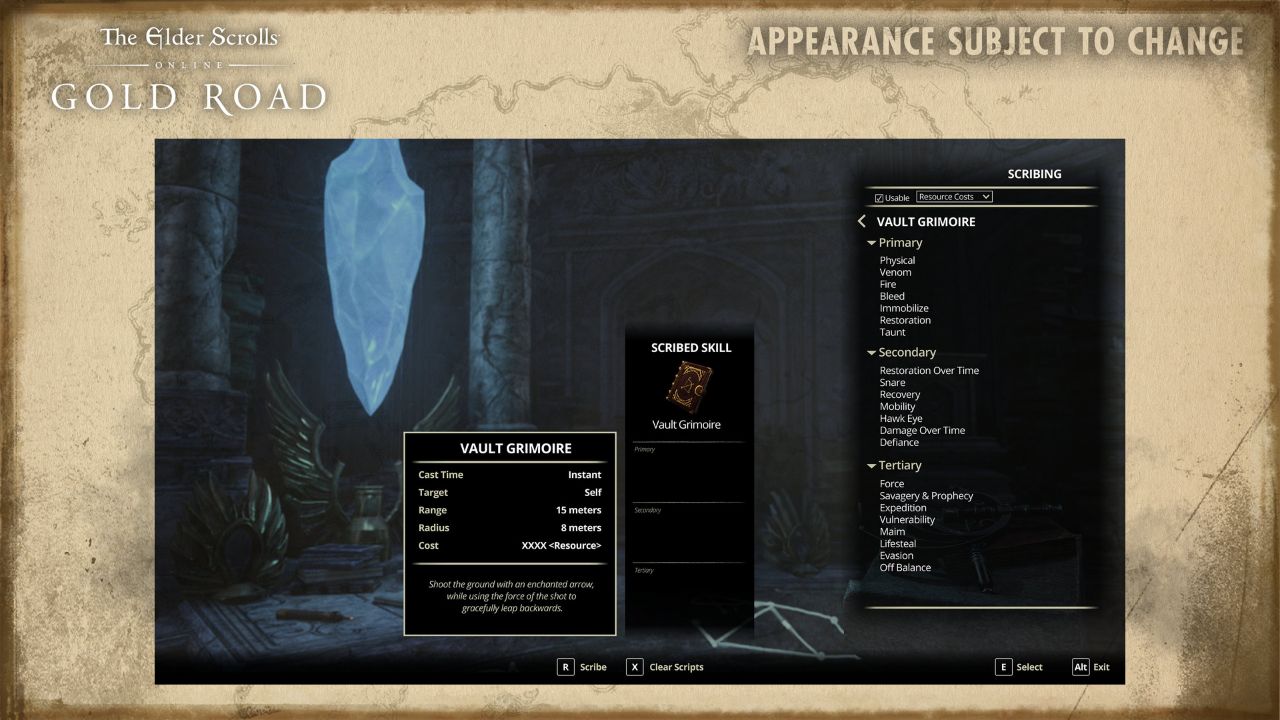Viewport: 1280px width, 720px height.
Task: Click the Vault Grimoire book icon
Action: pyautogui.click(x=687, y=386)
